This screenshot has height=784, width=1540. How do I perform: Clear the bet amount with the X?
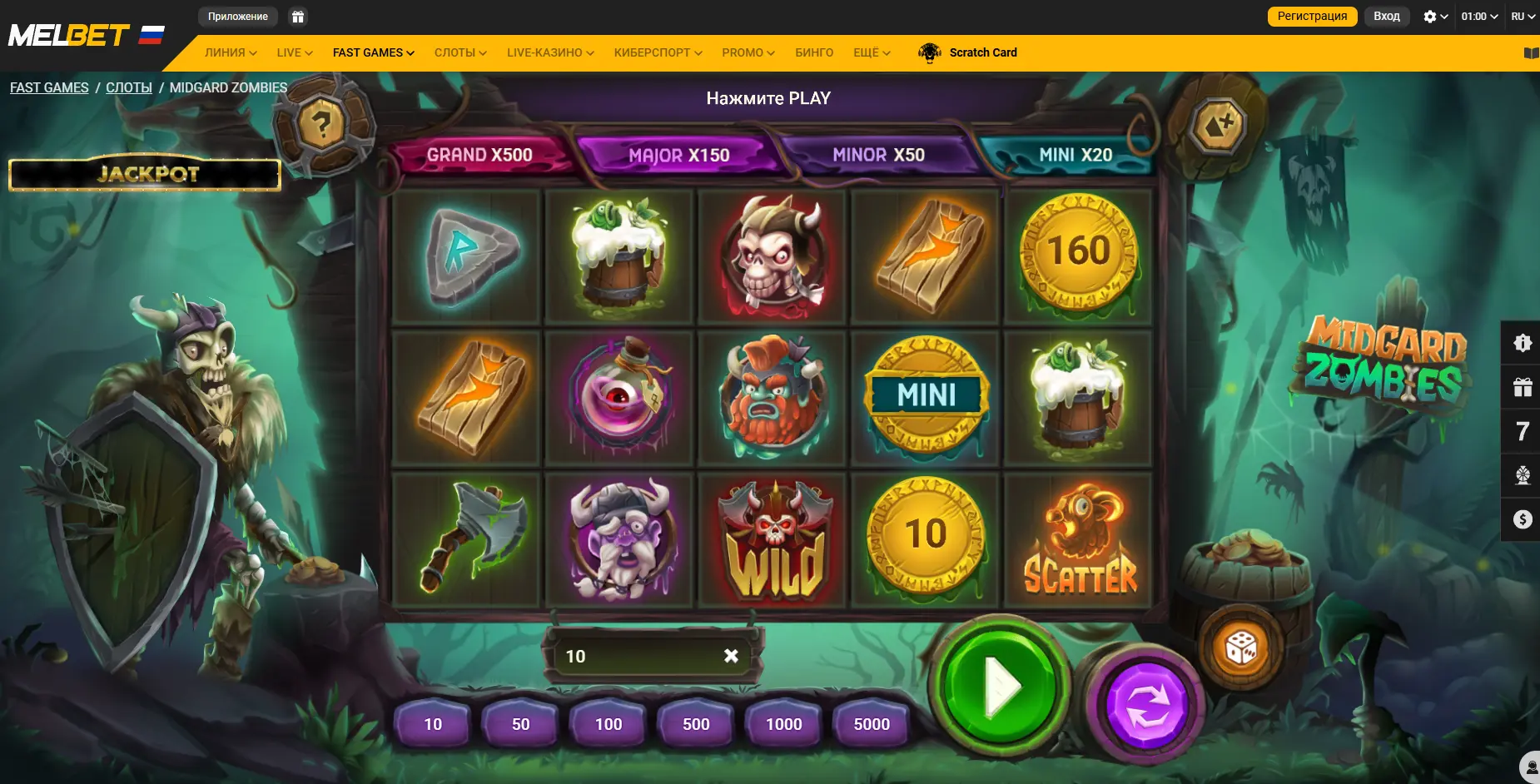[x=731, y=656]
